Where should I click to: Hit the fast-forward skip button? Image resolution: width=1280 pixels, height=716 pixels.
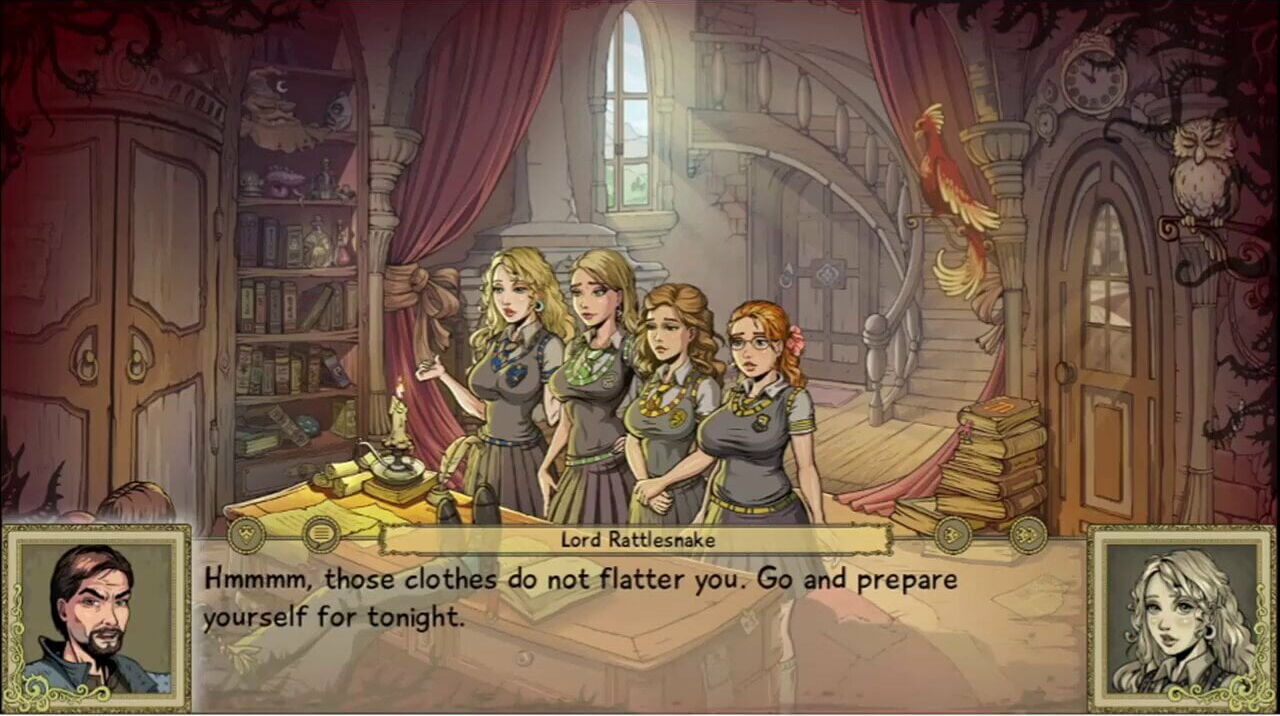[1027, 535]
